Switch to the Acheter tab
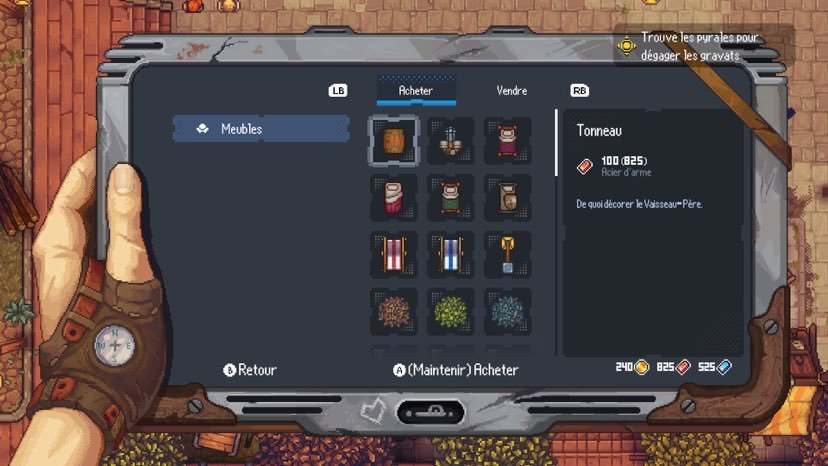Viewport: 828px width, 466px height. coord(415,90)
